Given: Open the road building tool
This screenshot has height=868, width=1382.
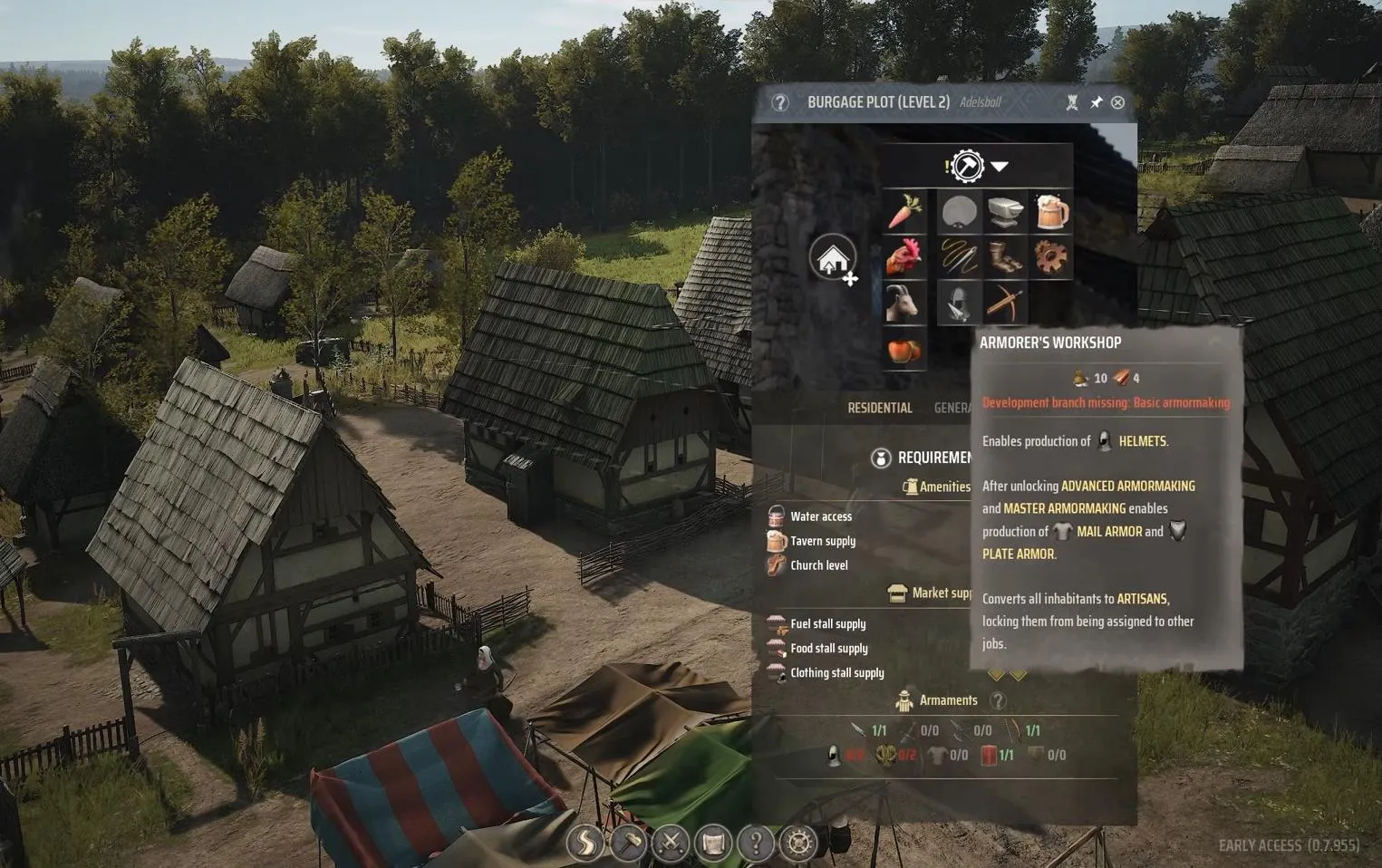Looking at the screenshot, I should (585, 844).
